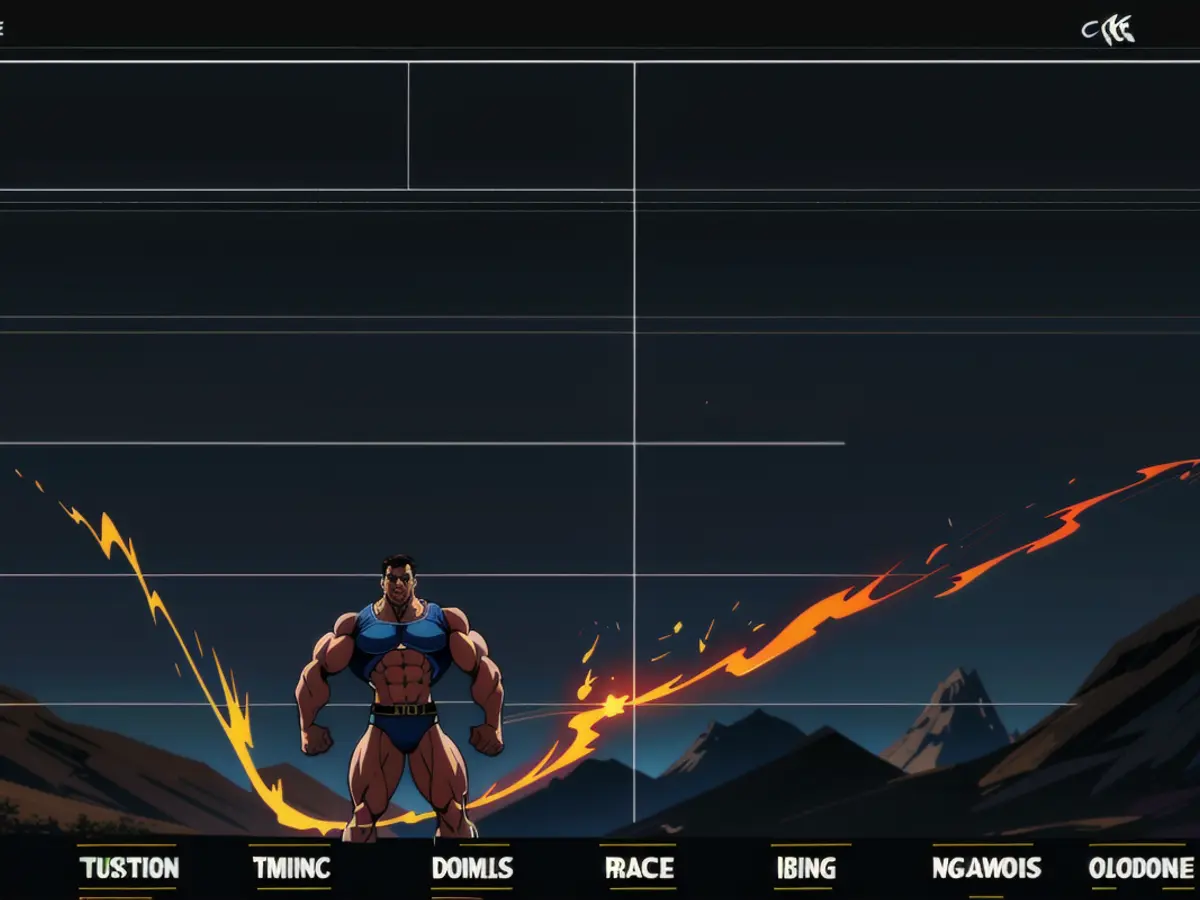Show the NGAWOIS tab
The height and width of the screenshot is (900, 1200).
click(986, 868)
